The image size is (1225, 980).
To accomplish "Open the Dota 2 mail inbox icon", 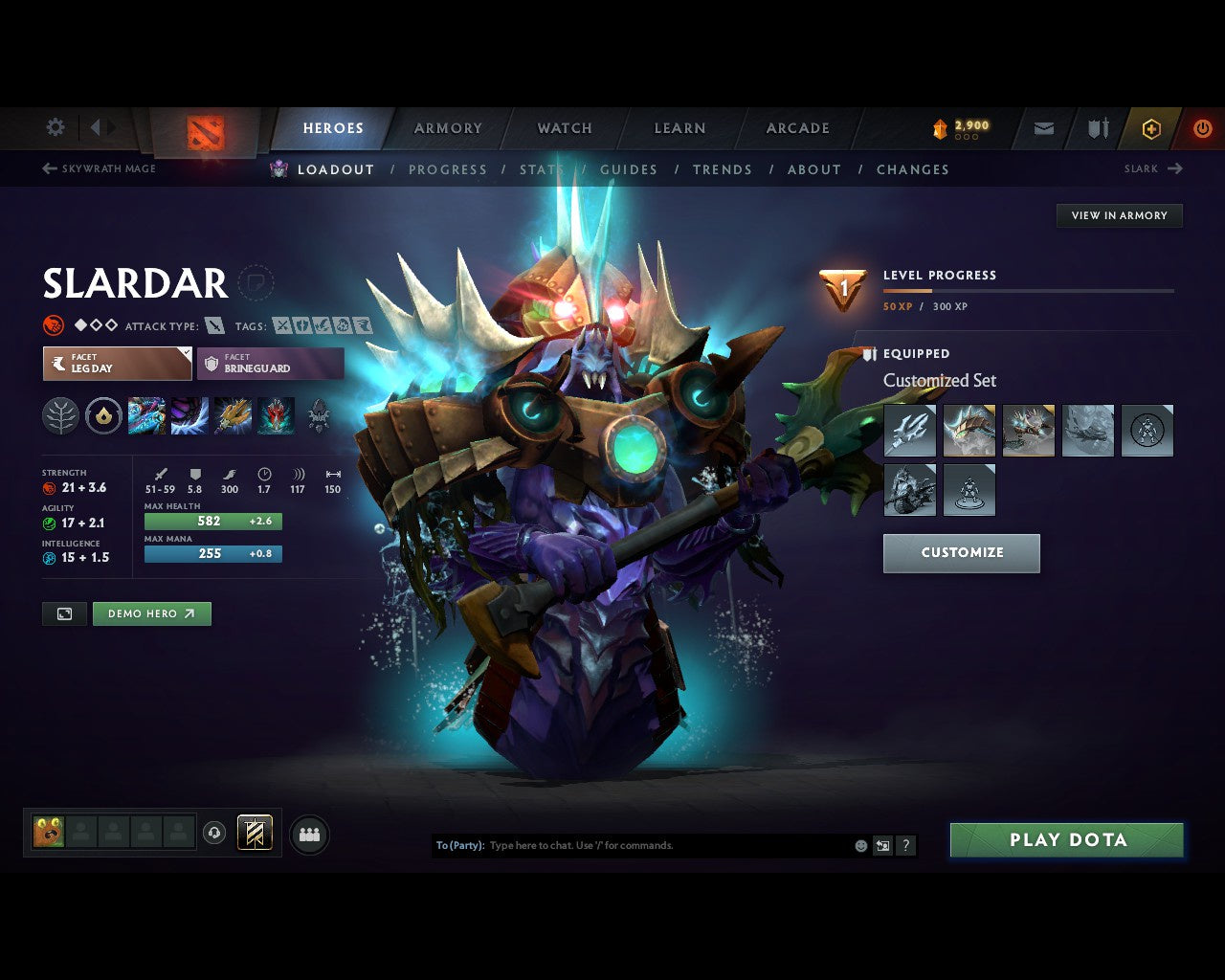I will point(1043,128).
